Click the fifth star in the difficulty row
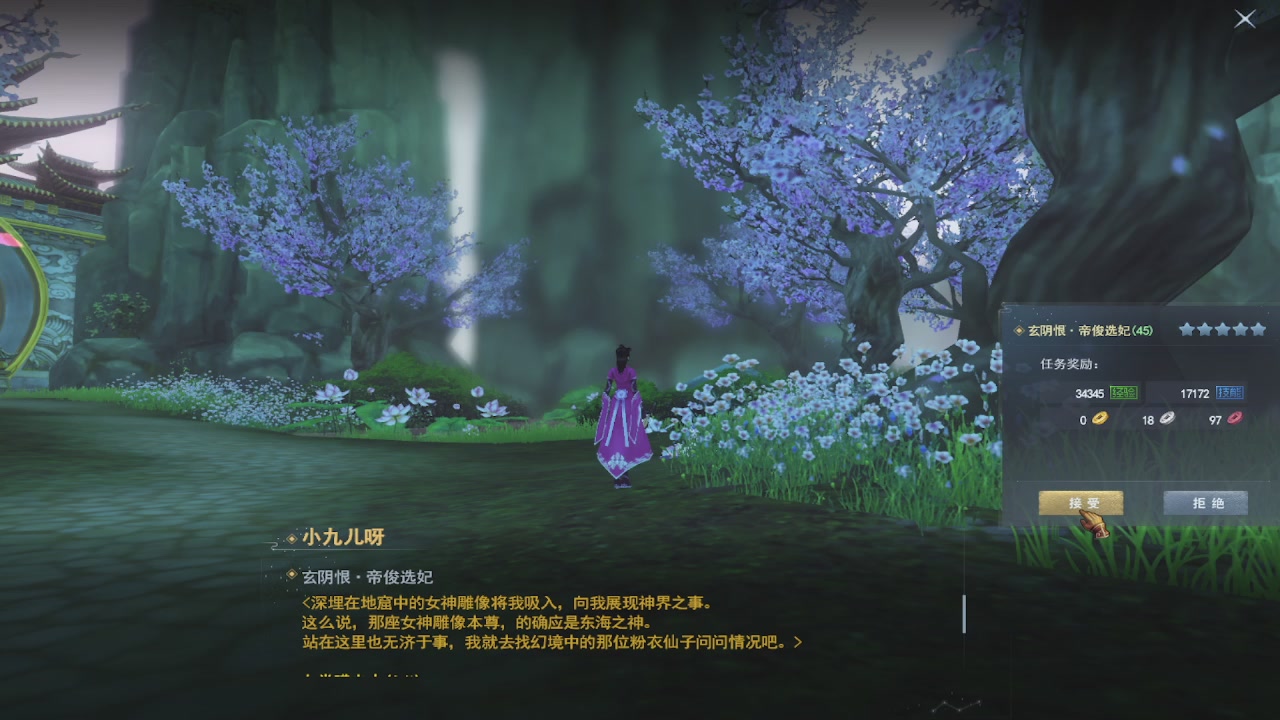The image size is (1280, 720). coord(1257,330)
